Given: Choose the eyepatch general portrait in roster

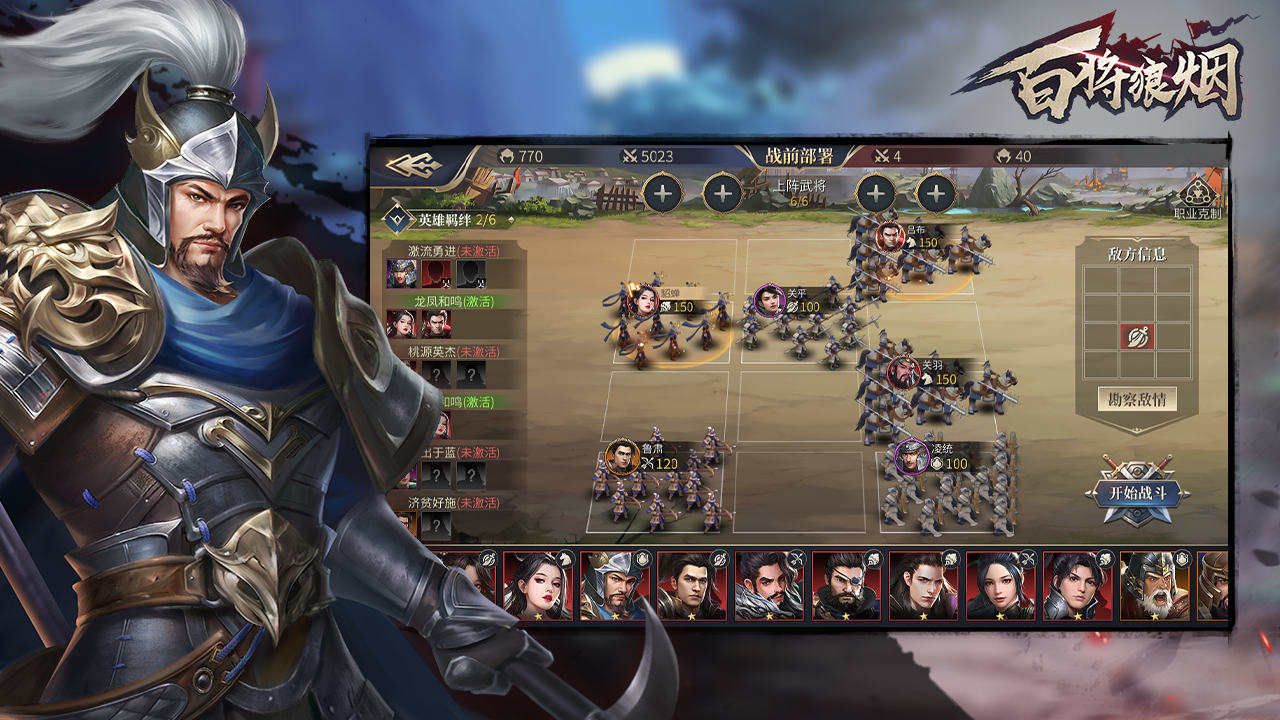Looking at the screenshot, I should click(846, 586).
